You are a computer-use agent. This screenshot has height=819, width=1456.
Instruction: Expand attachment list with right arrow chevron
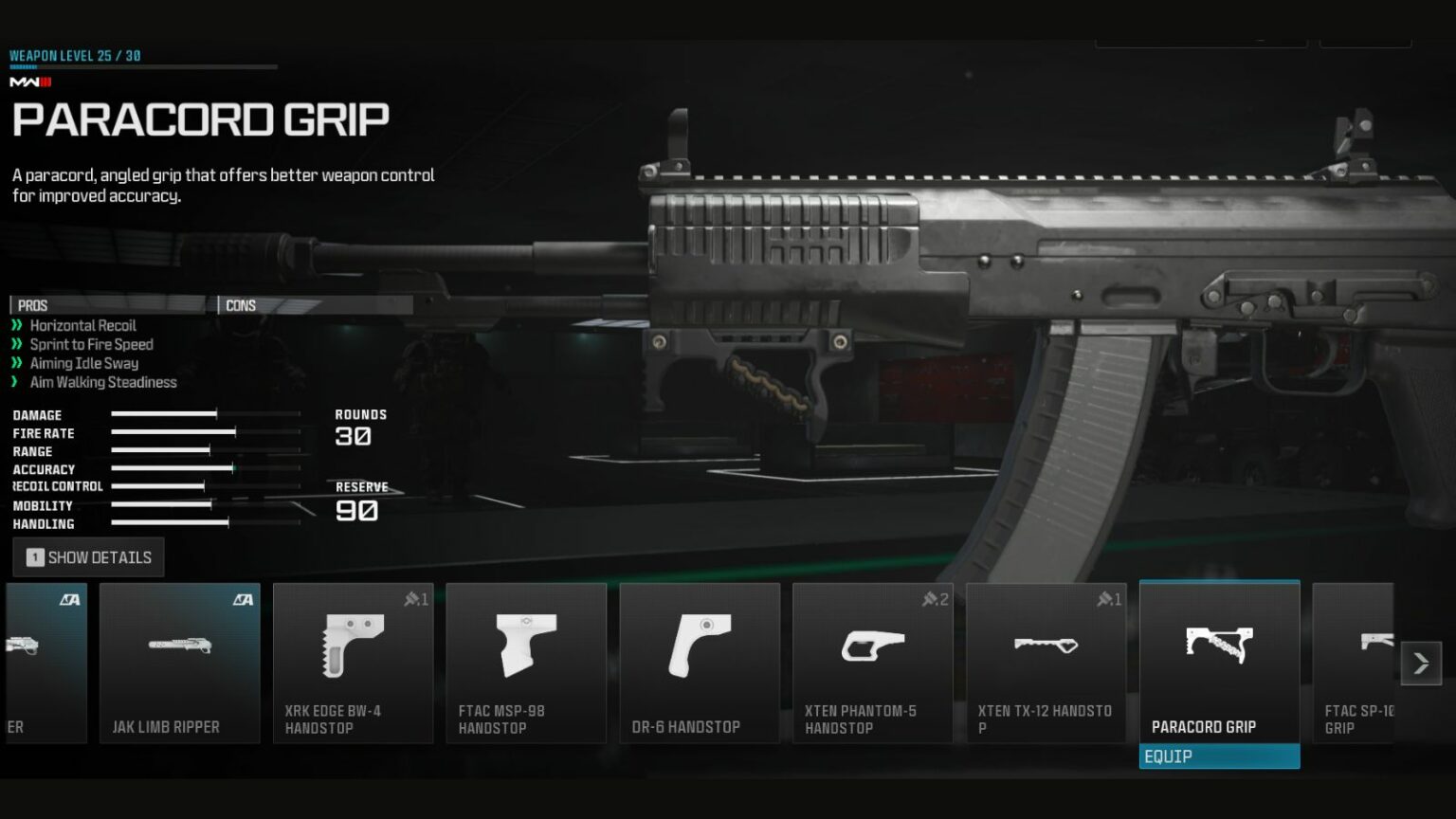[1421, 664]
